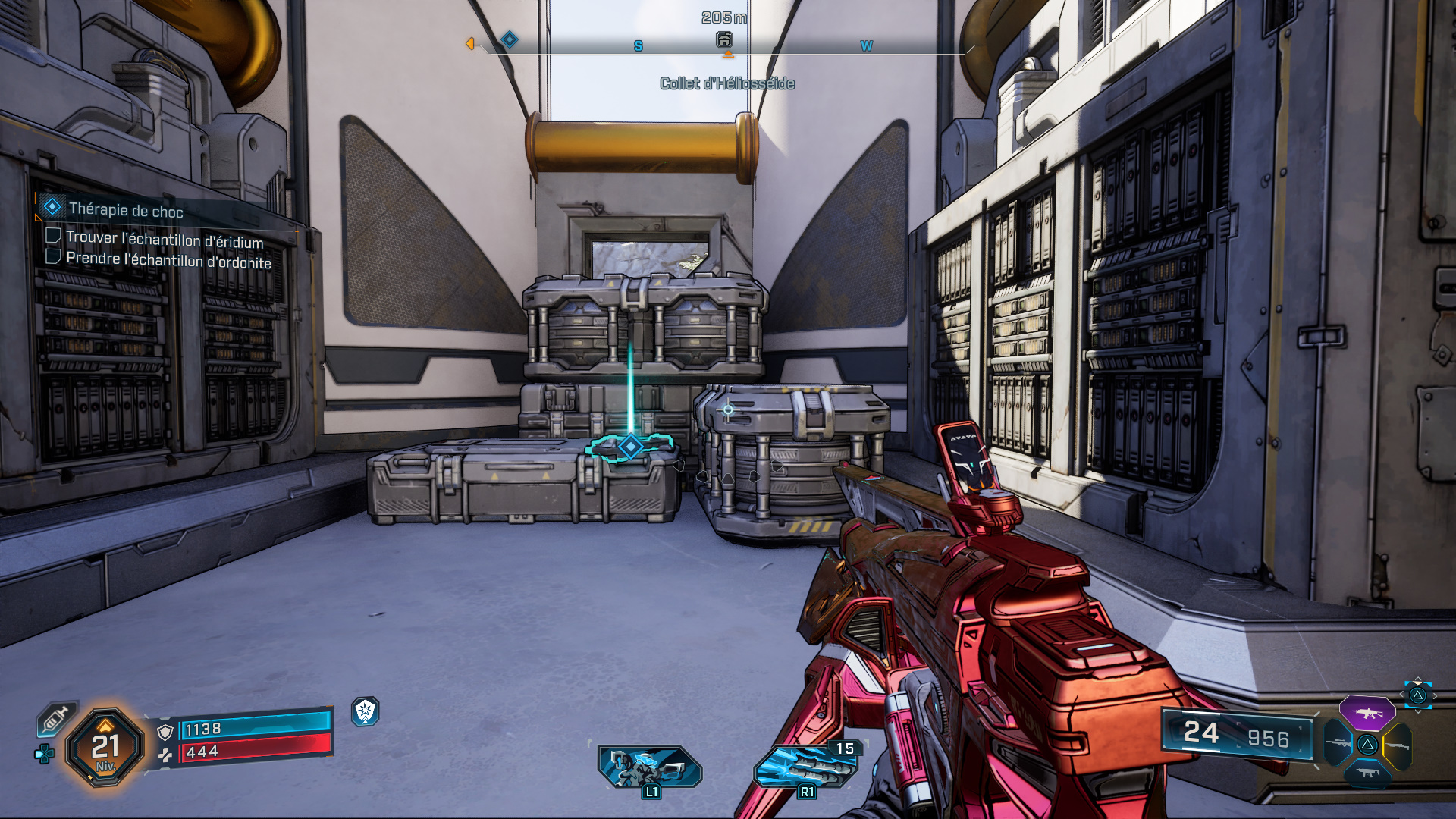Use the claw ordnance ability icon
The width and height of the screenshot is (1456, 819).
805,766
